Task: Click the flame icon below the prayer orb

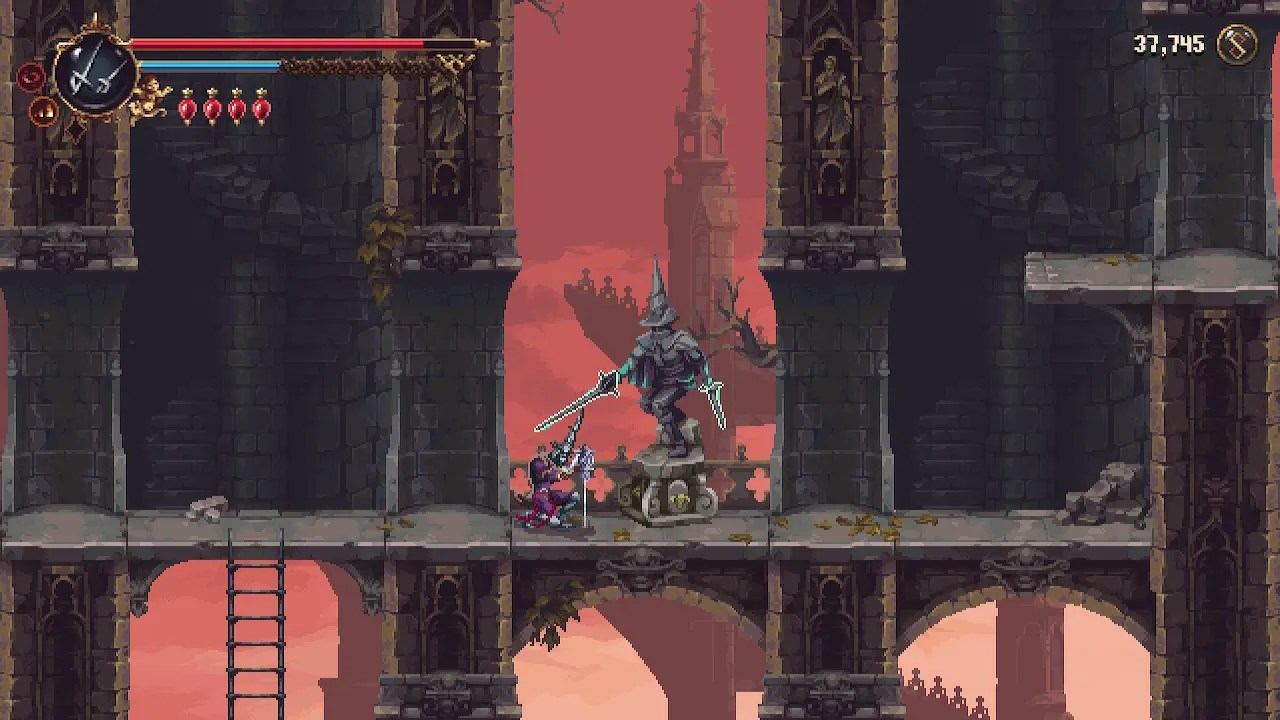Action: coord(41,110)
